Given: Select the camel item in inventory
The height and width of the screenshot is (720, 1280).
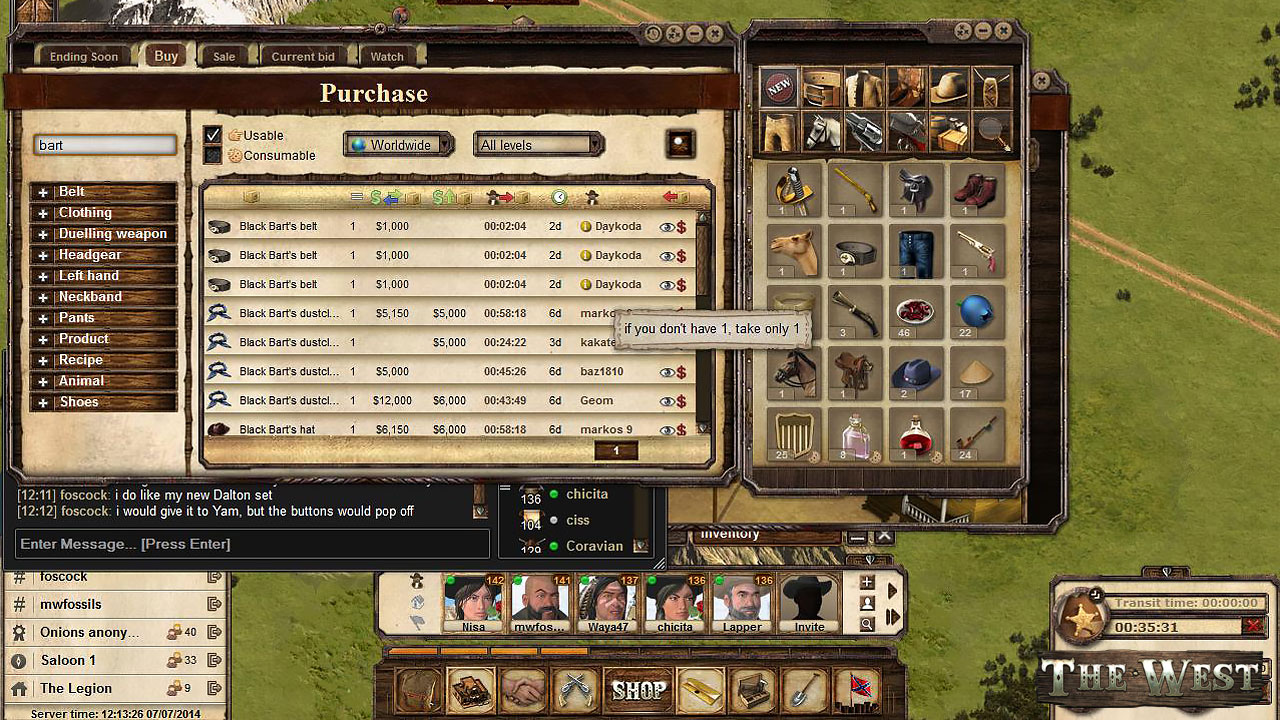Looking at the screenshot, I should 795,250.
